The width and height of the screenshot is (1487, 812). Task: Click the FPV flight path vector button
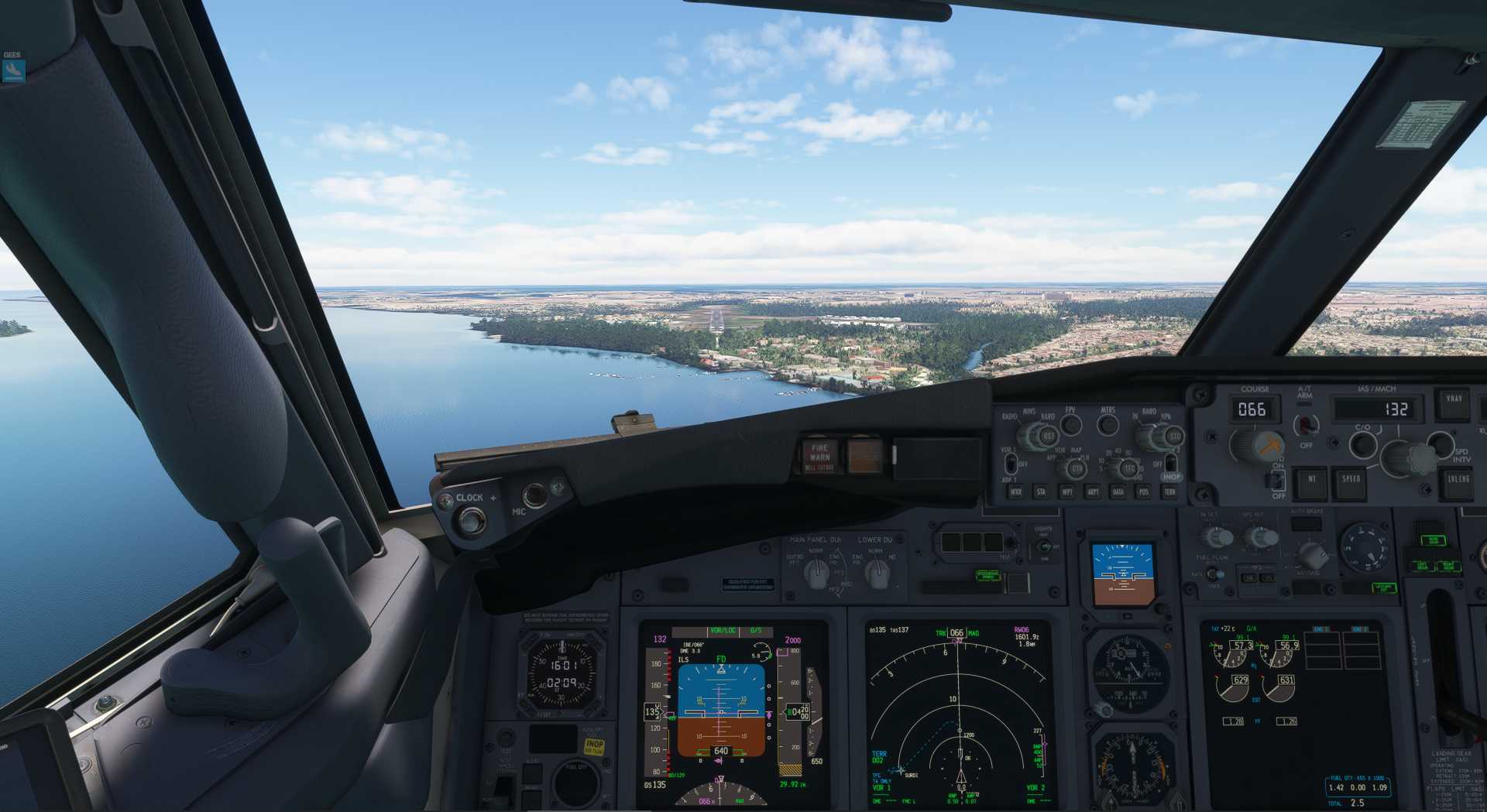tap(1070, 424)
